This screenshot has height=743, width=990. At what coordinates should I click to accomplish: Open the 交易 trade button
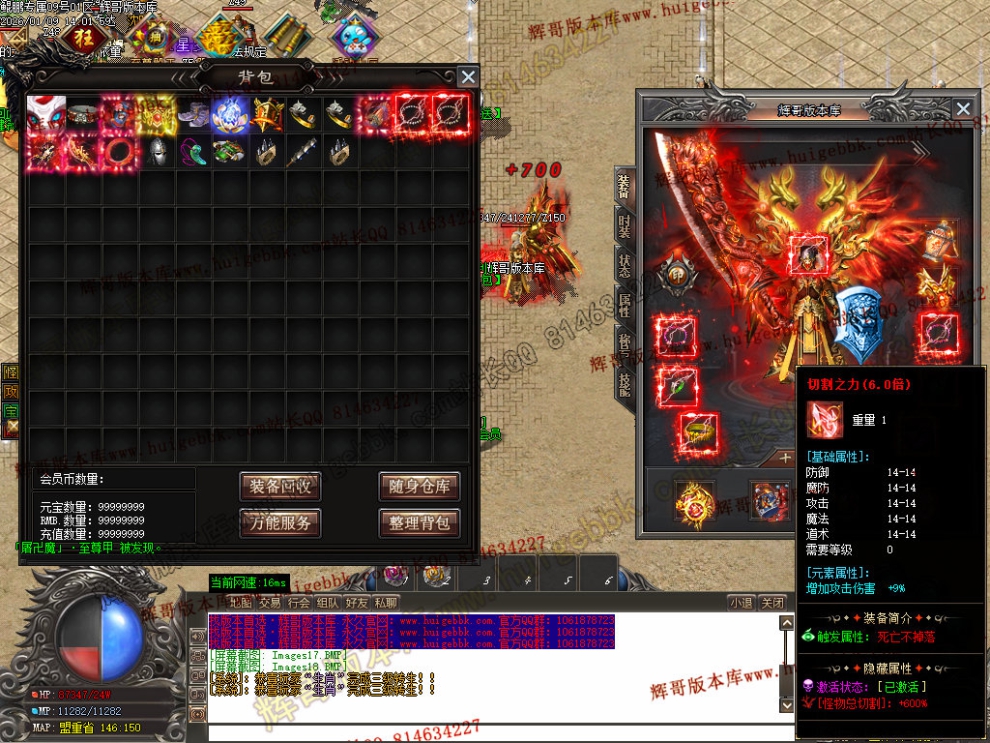click(269, 603)
